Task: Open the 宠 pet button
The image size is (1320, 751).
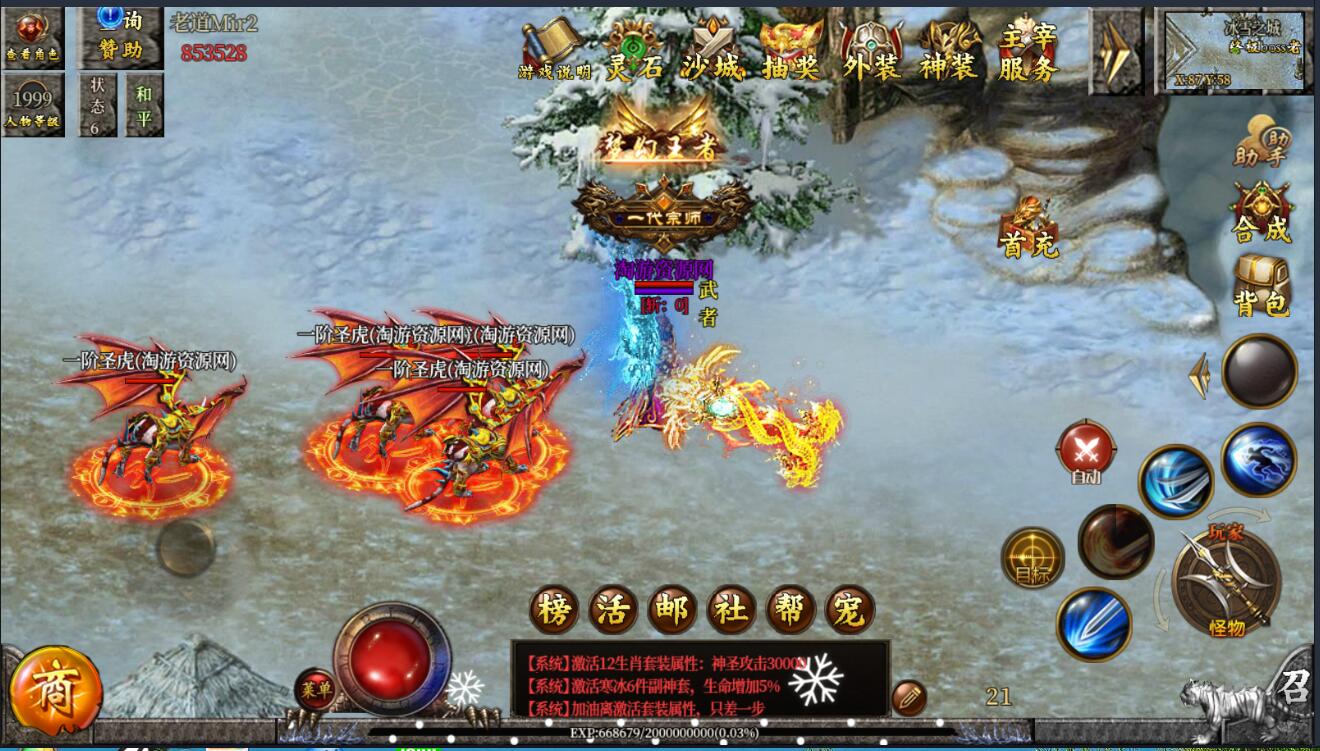Action: (849, 610)
